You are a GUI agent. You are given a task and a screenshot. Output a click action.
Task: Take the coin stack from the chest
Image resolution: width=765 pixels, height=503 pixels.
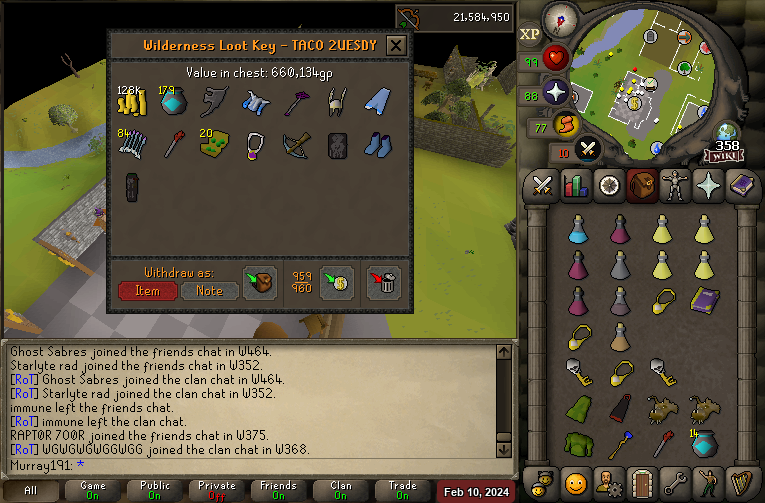[x=131, y=101]
